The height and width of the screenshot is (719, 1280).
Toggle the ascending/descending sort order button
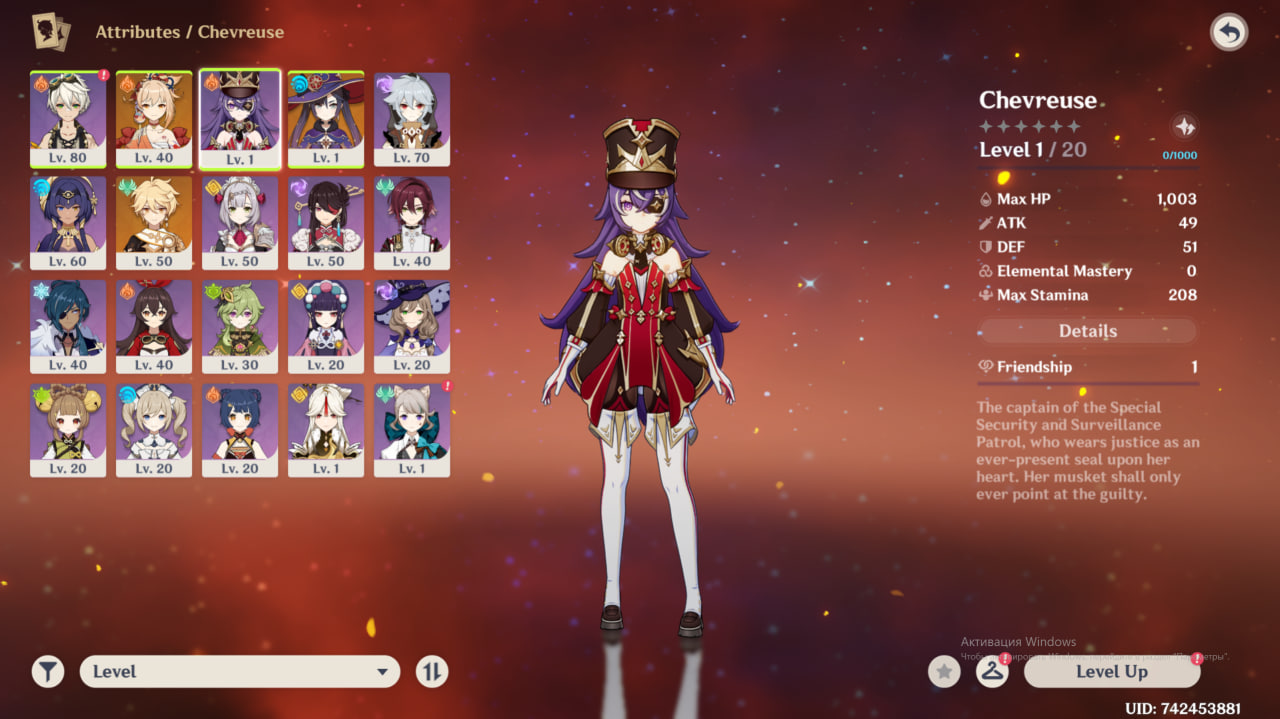click(x=432, y=672)
